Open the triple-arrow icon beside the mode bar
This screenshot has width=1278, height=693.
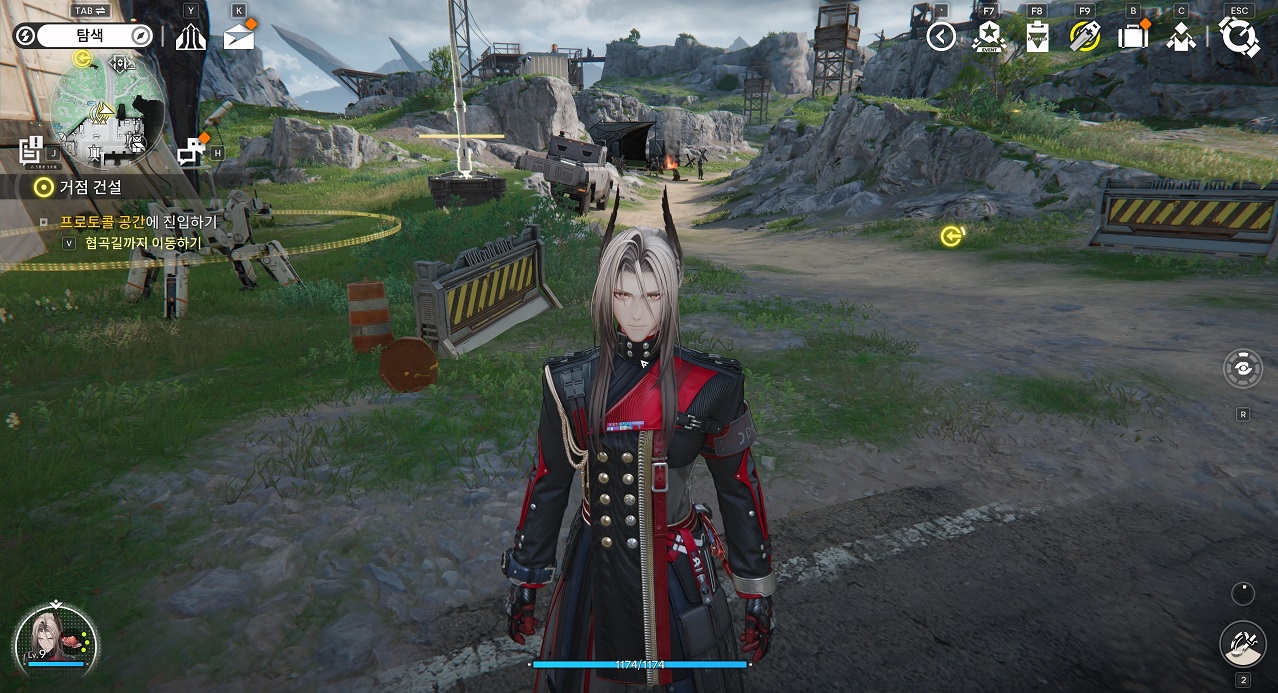pyautogui.click(x=191, y=37)
